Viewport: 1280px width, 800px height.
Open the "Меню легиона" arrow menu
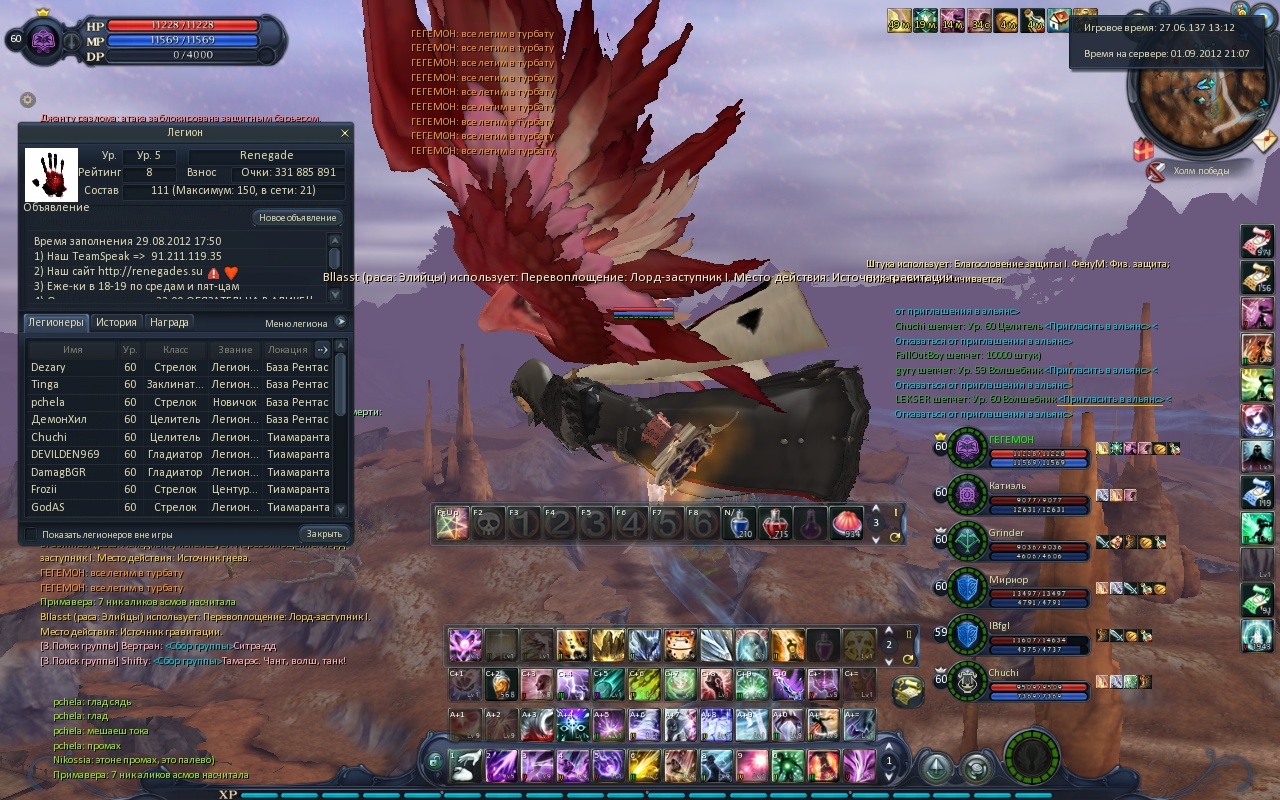[x=340, y=322]
